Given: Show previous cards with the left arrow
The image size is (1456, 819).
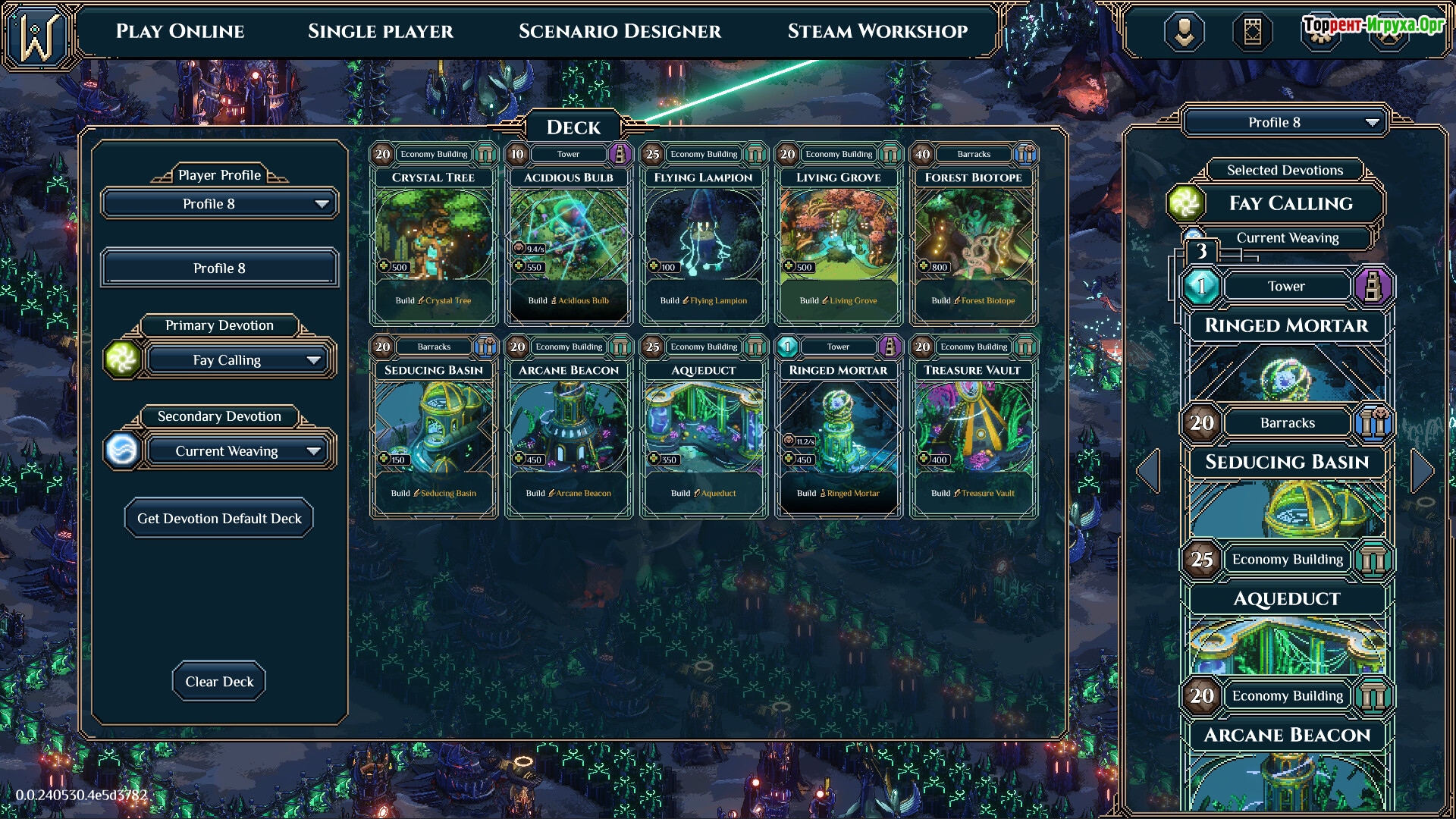Looking at the screenshot, I should click(x=1148, y=471).
